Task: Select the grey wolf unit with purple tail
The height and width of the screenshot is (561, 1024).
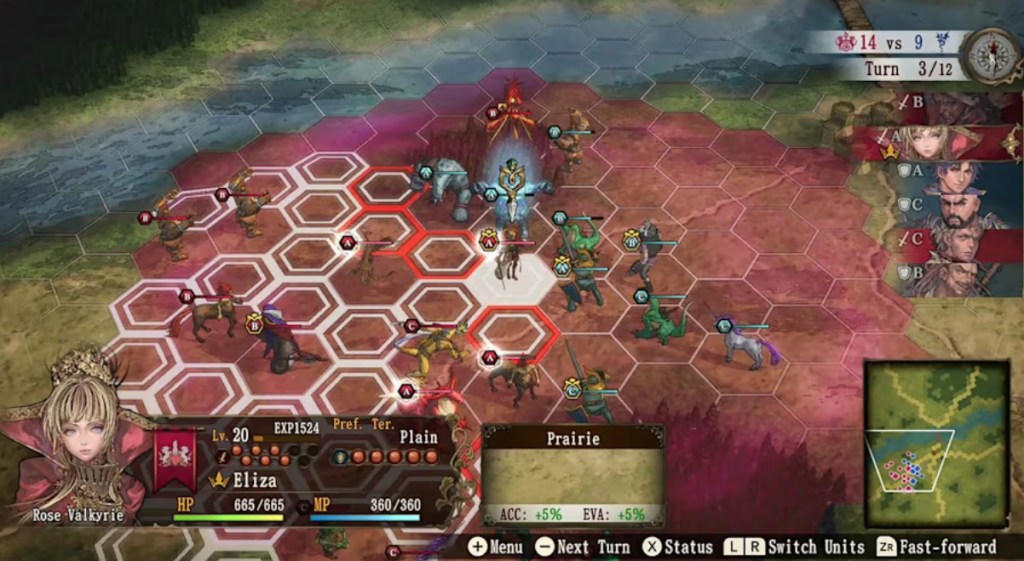Action: pos(747,343)
